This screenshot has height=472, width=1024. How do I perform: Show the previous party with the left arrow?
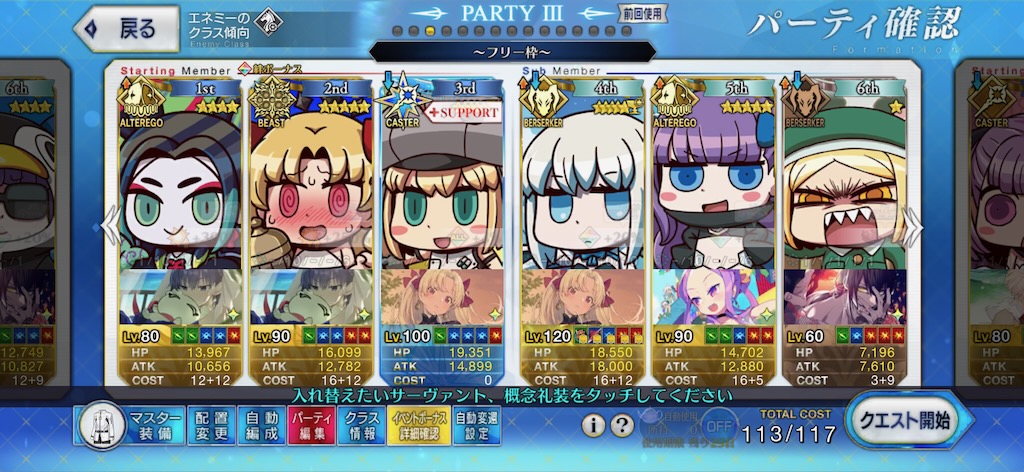pyautogui.click(x=108, y=226)
